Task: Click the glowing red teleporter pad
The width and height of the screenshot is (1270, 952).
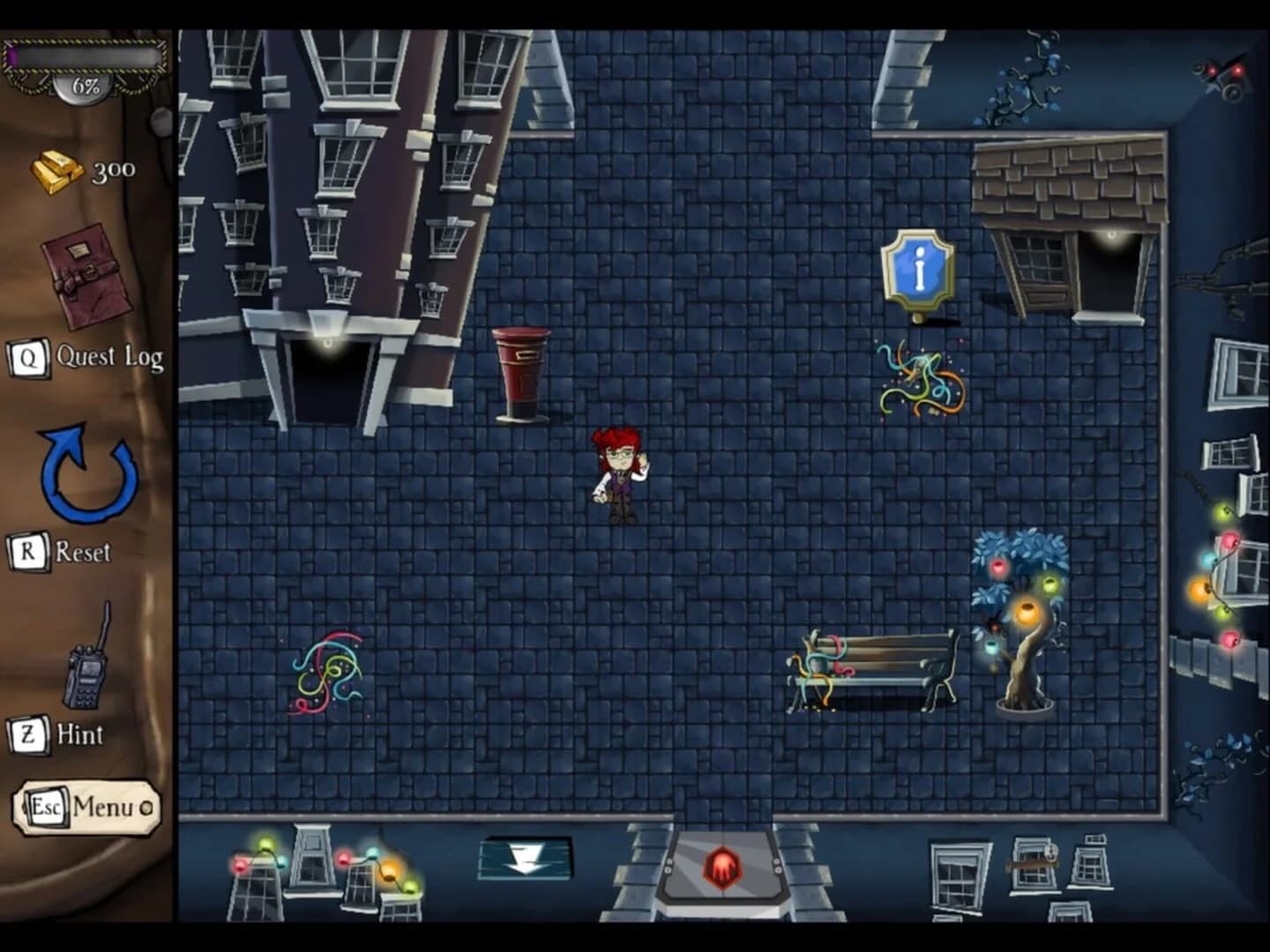Action: (x=723, y=866)
